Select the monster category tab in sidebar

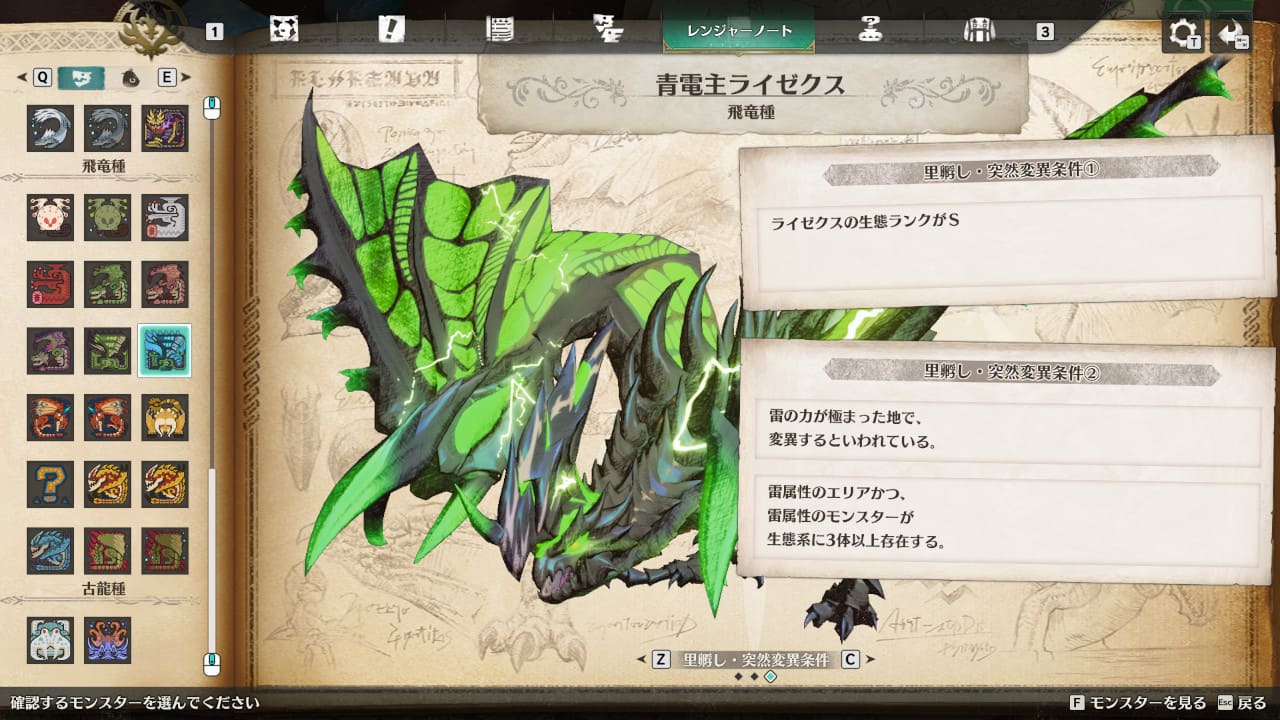pyautogui.click(x=81, y=77)
